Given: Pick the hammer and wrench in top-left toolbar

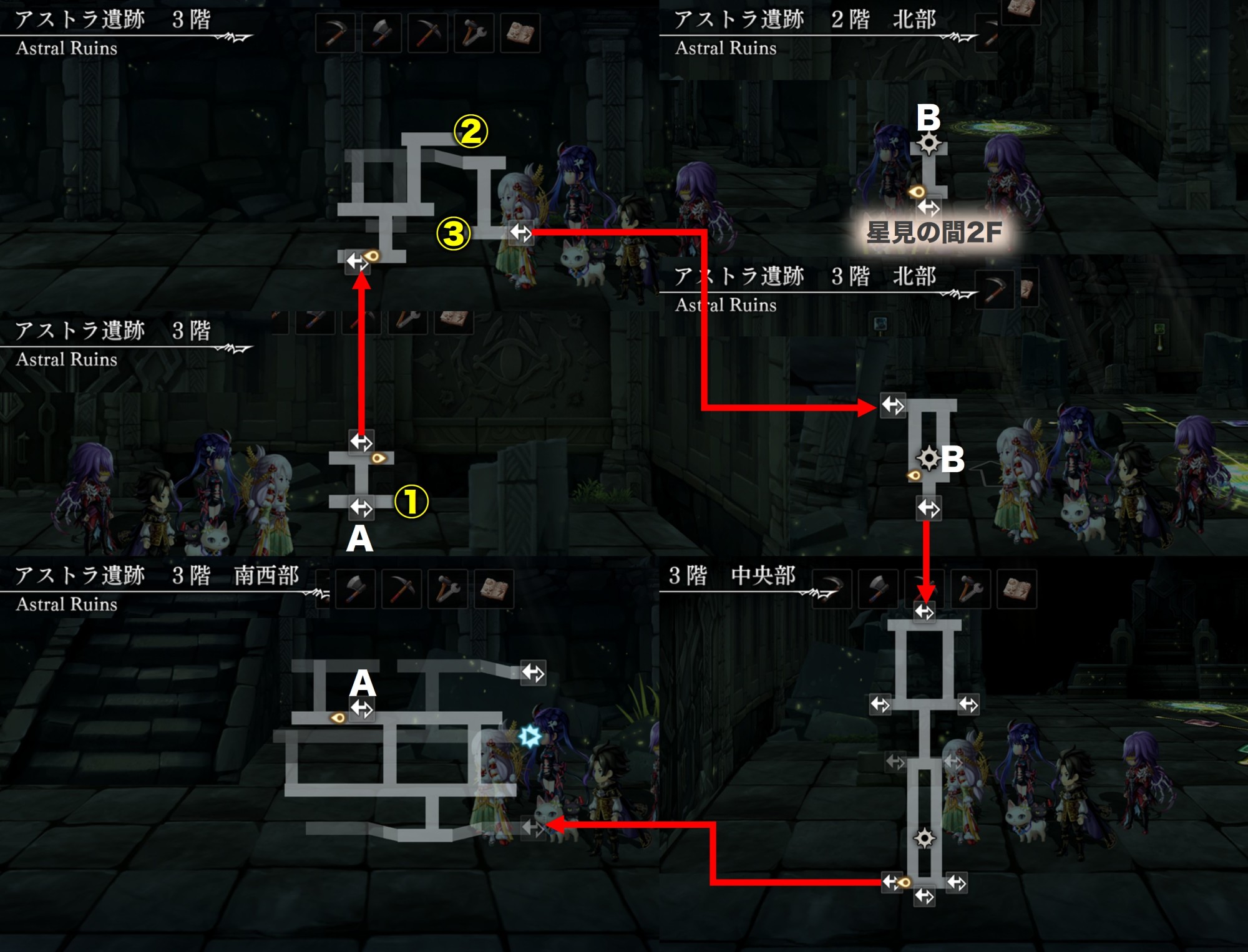Looking at the screenshot, I should click(474, 33).
